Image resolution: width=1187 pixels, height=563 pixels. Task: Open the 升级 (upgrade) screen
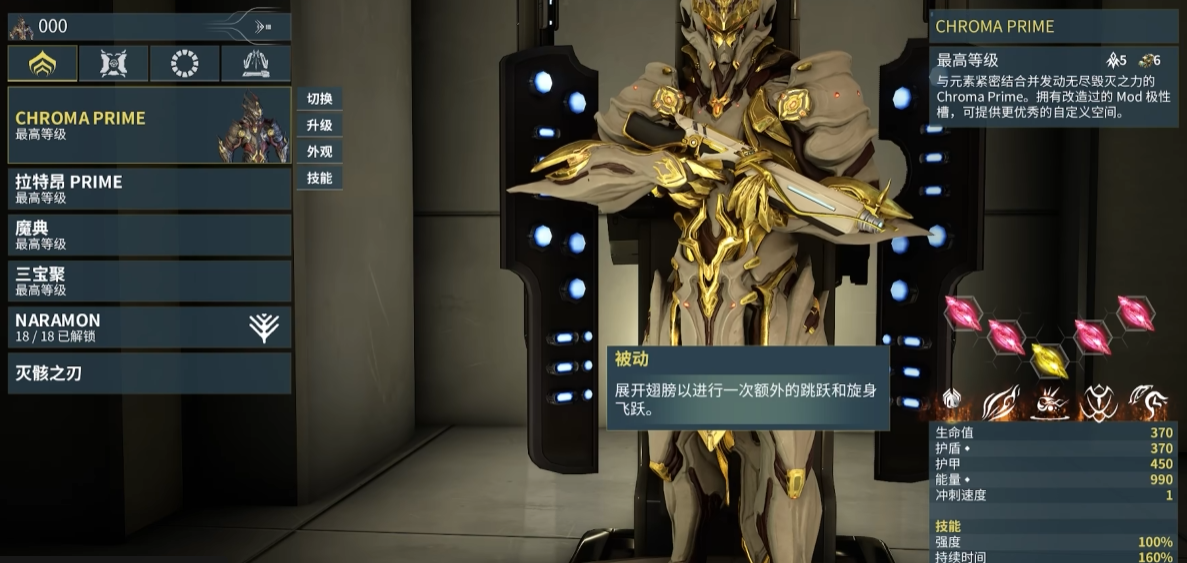pos(320,125)
